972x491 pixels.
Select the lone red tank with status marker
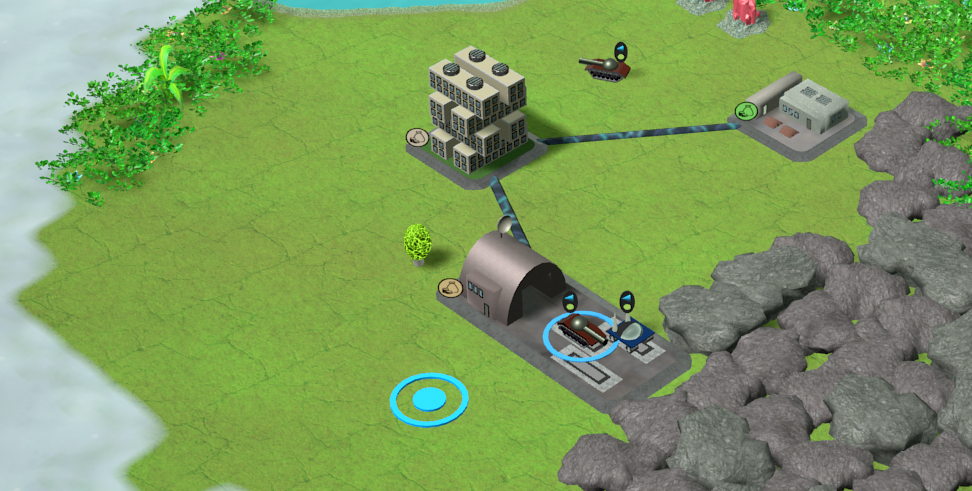click(605, 68)
